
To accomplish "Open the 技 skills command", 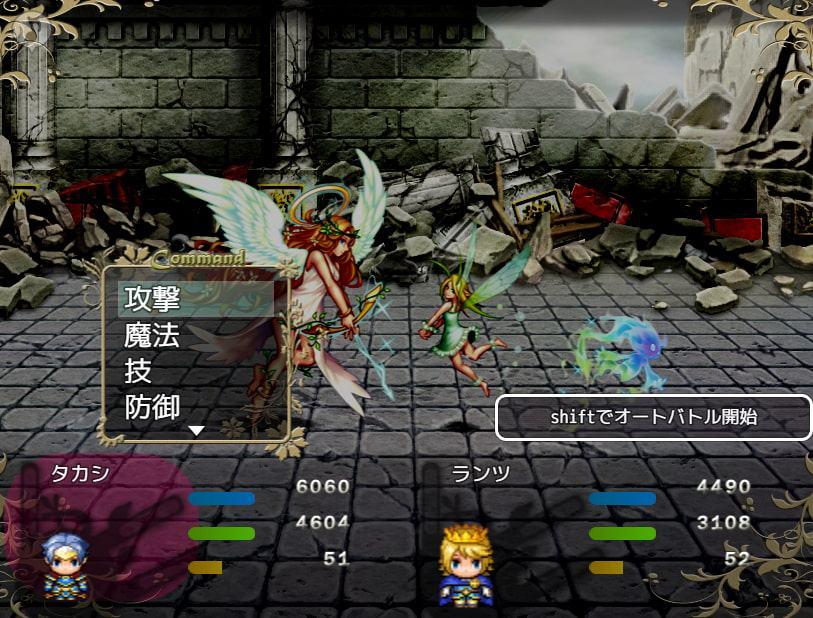I will (x=138, y=371).
